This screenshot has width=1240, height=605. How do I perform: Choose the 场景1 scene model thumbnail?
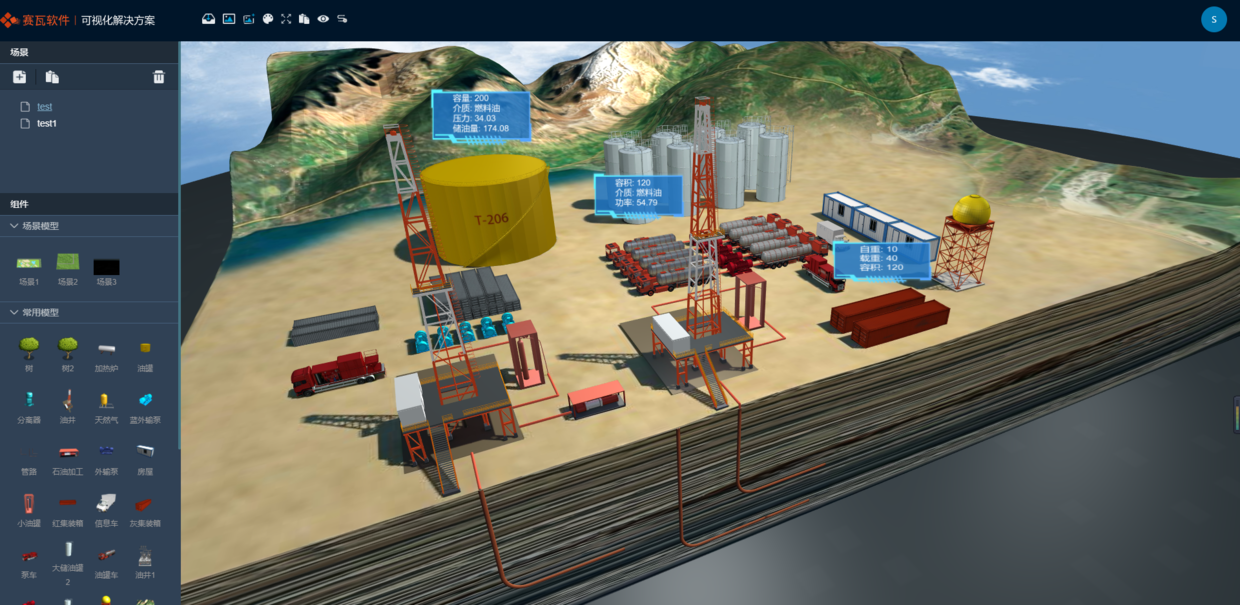point(29,266)
